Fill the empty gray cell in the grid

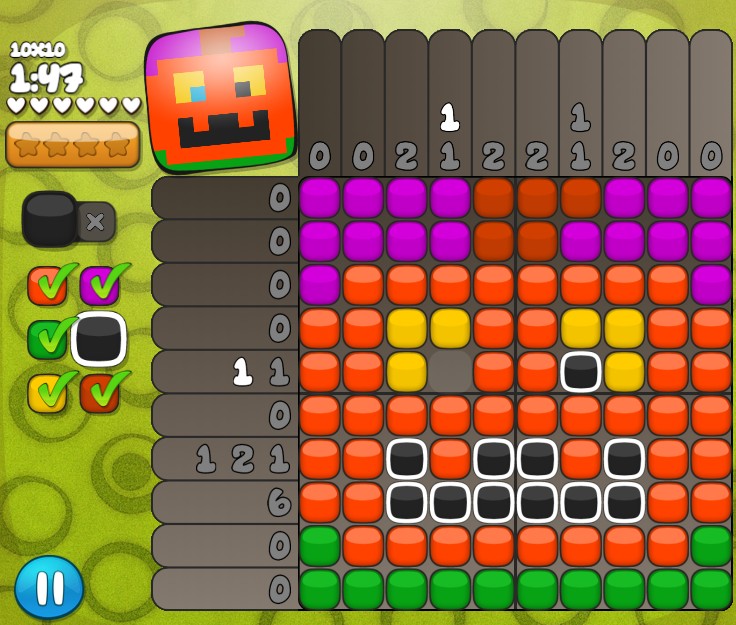pos(450,371)
